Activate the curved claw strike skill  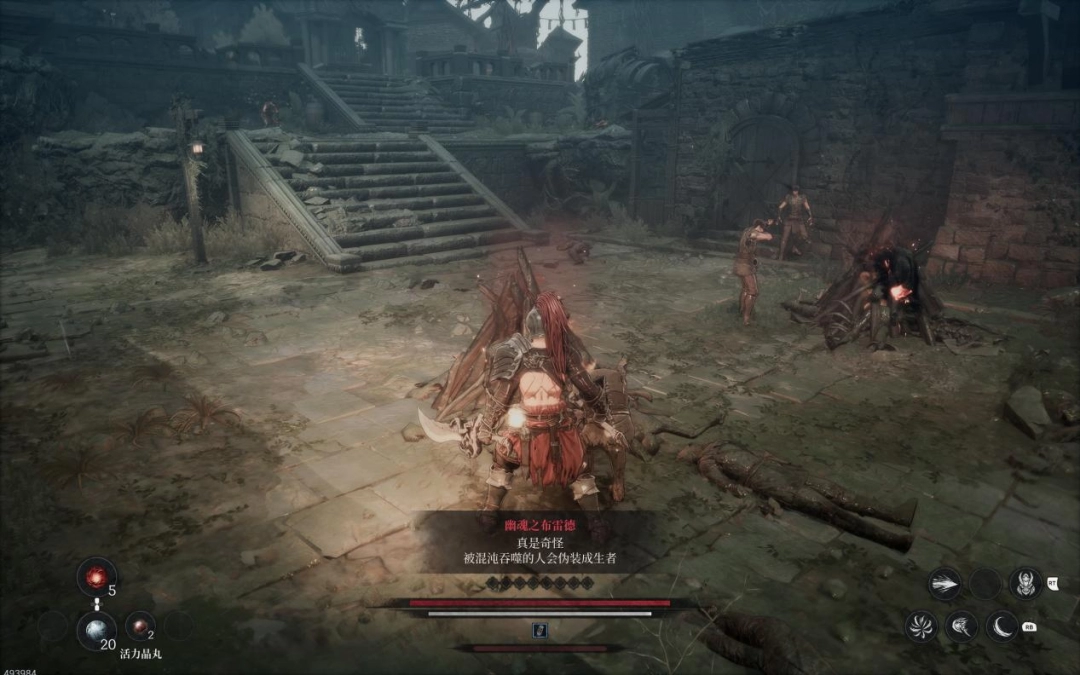962,627
